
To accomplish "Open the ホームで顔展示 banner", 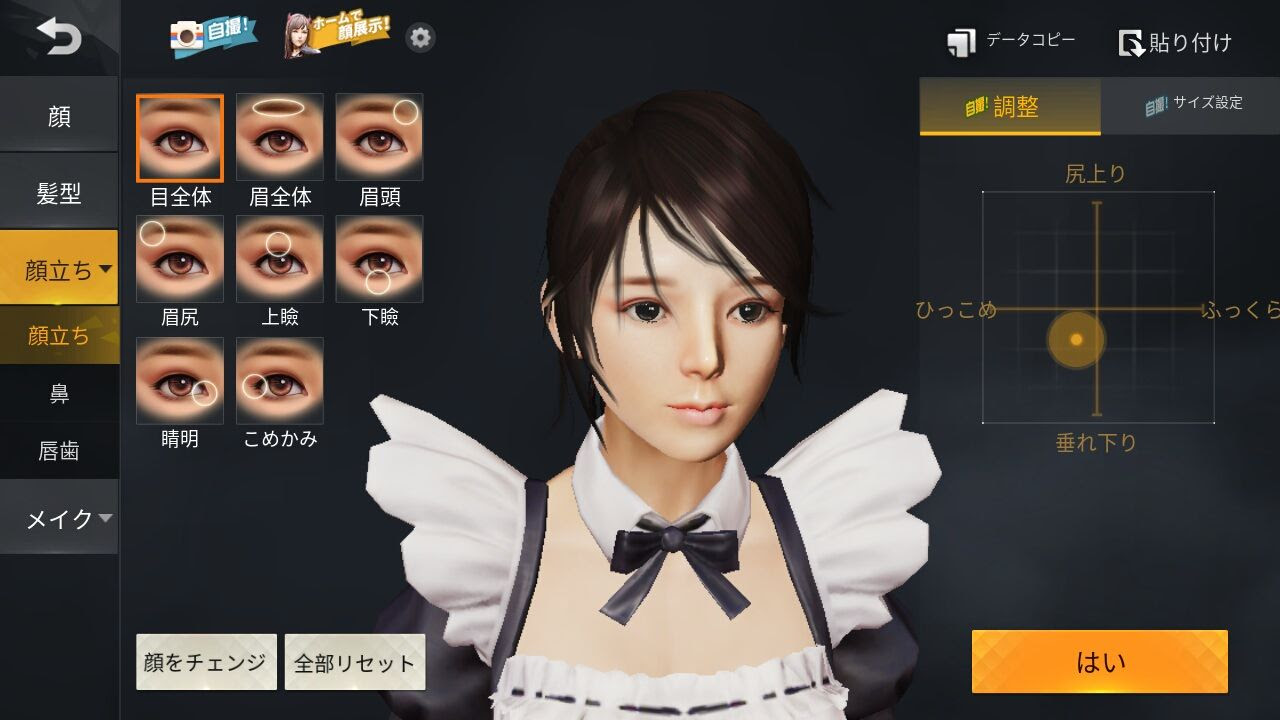I will click(337, 36).
